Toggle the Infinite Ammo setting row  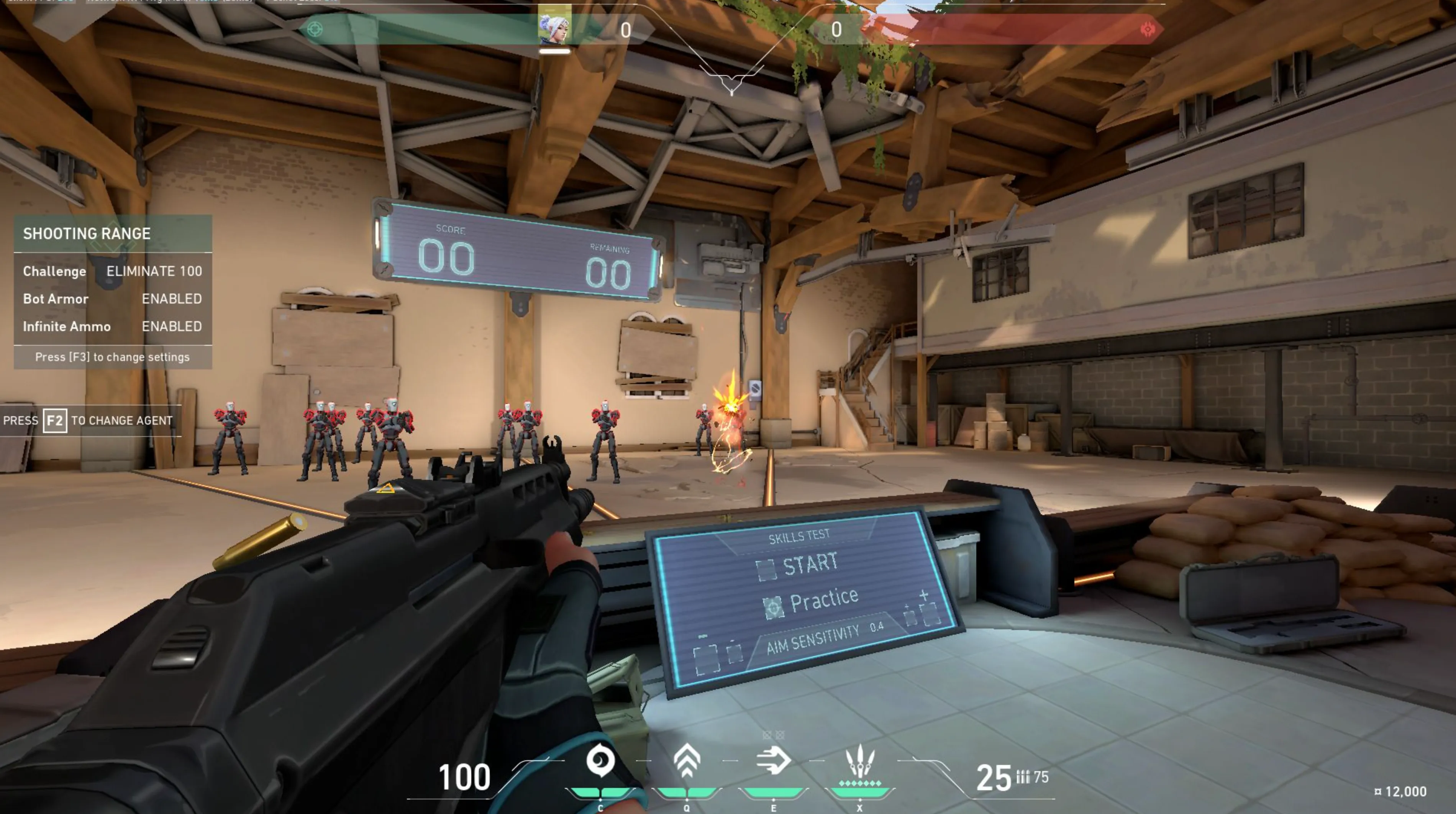[113, 327]
